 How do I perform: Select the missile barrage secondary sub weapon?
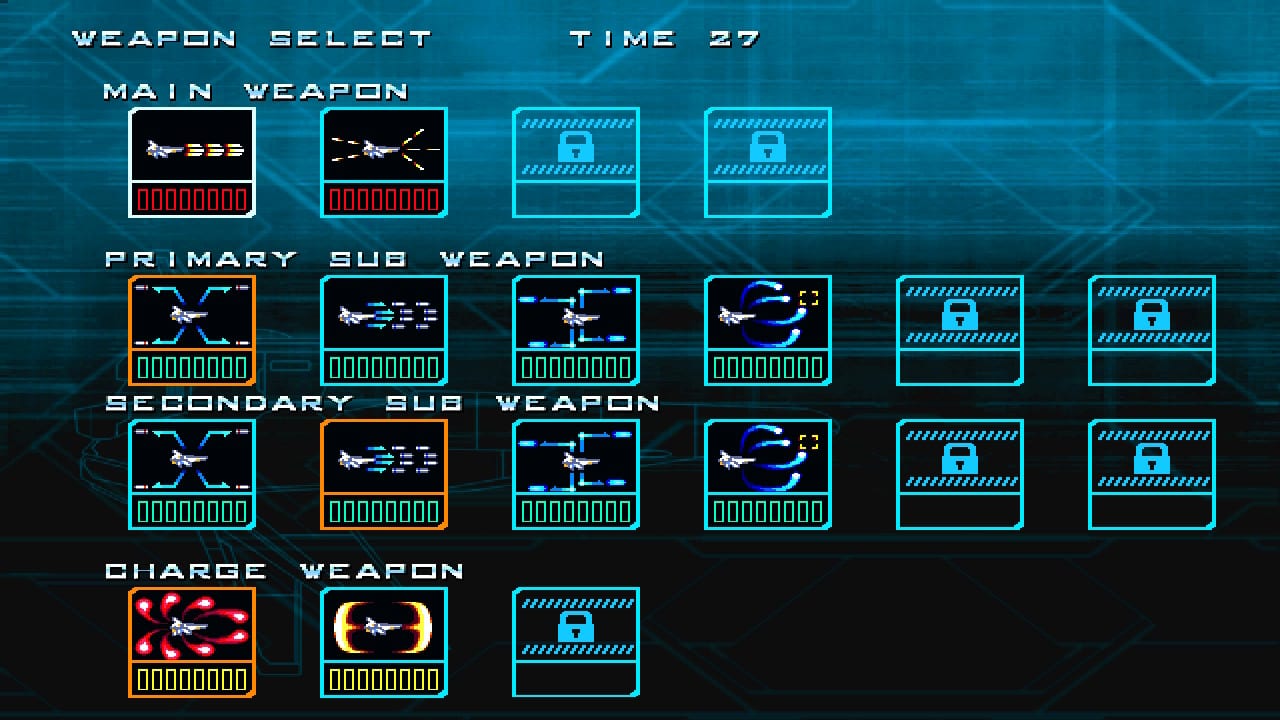click(383, 463)
